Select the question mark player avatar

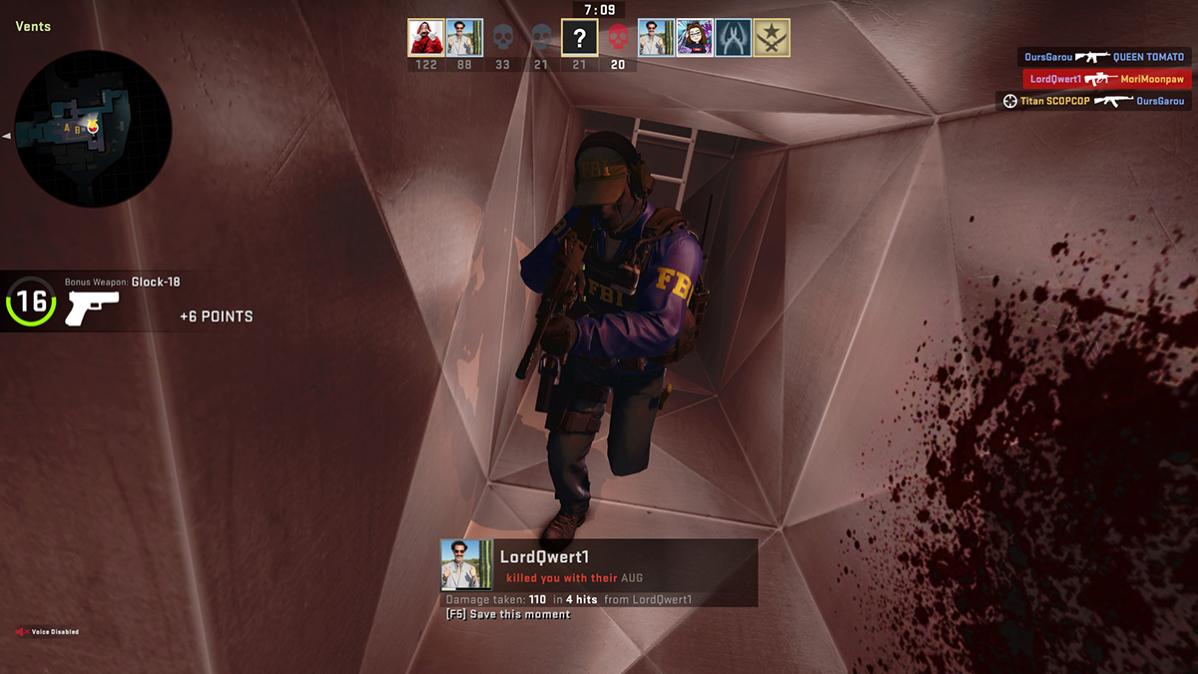click(x=579, y=38)
